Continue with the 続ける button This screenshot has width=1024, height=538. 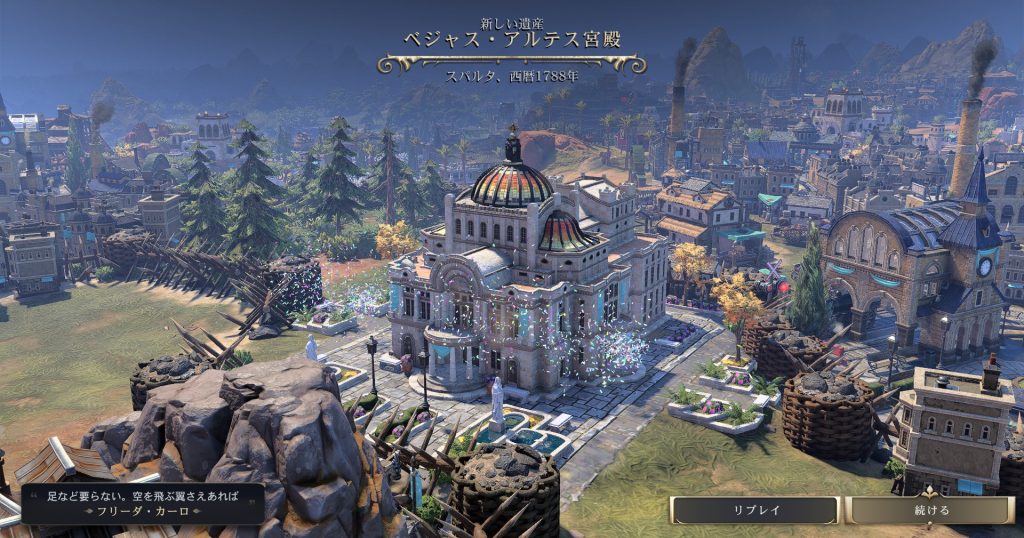point(930,510)
